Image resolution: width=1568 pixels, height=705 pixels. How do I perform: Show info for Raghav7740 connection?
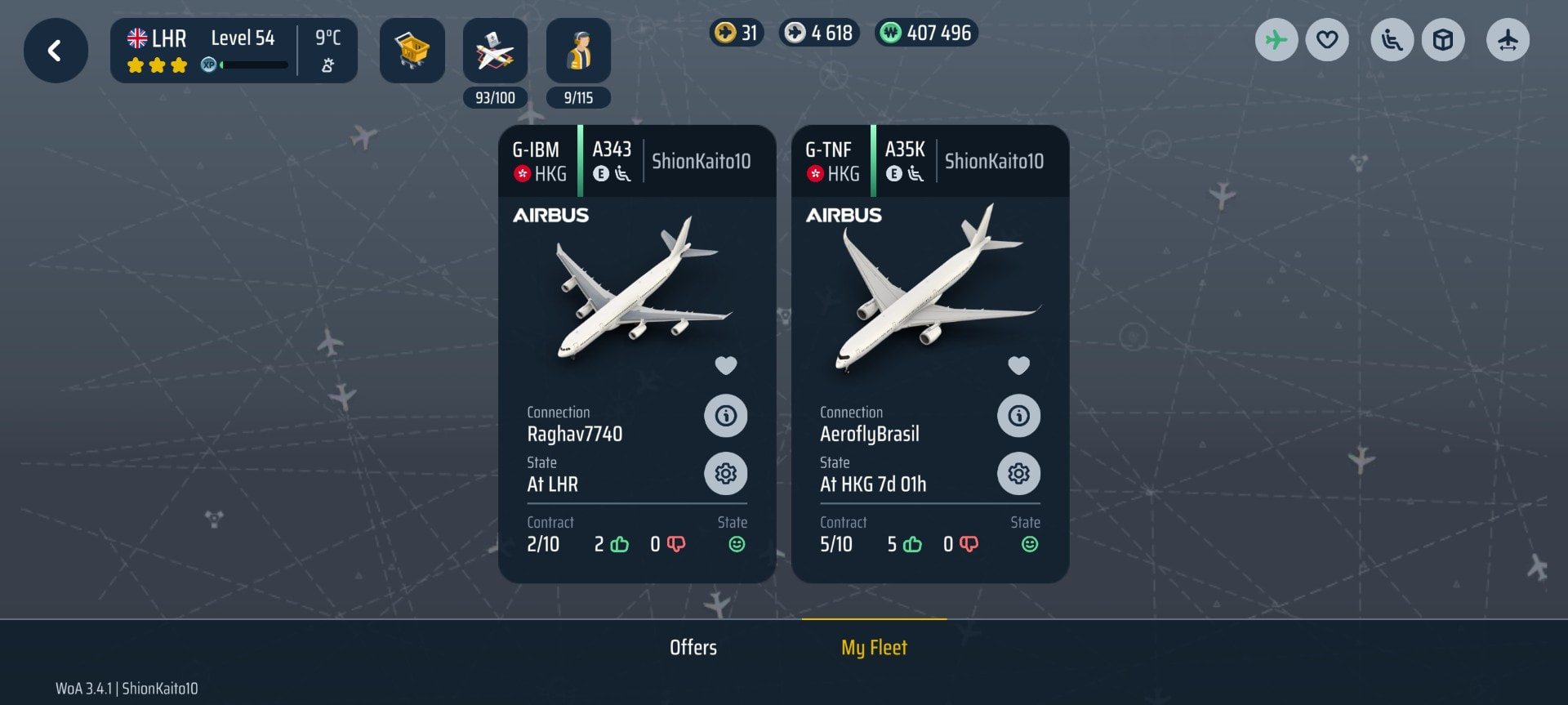[726, 416]
